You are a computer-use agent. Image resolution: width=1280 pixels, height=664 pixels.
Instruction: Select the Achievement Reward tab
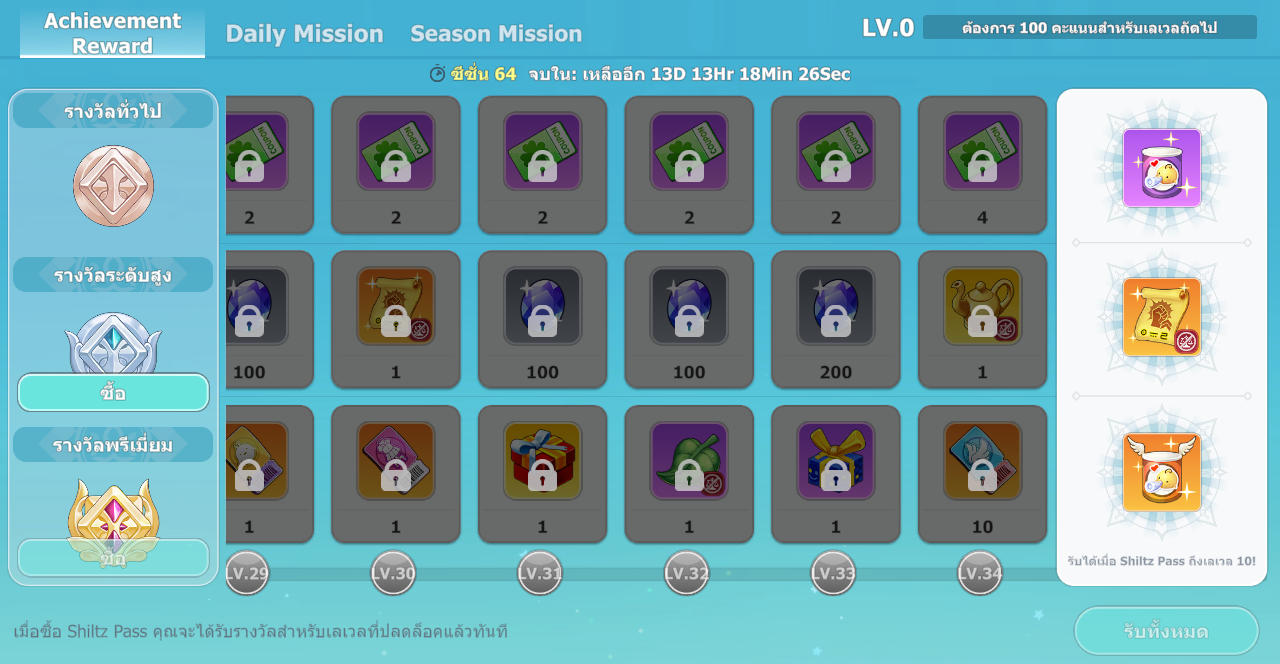tap(112, 33)
